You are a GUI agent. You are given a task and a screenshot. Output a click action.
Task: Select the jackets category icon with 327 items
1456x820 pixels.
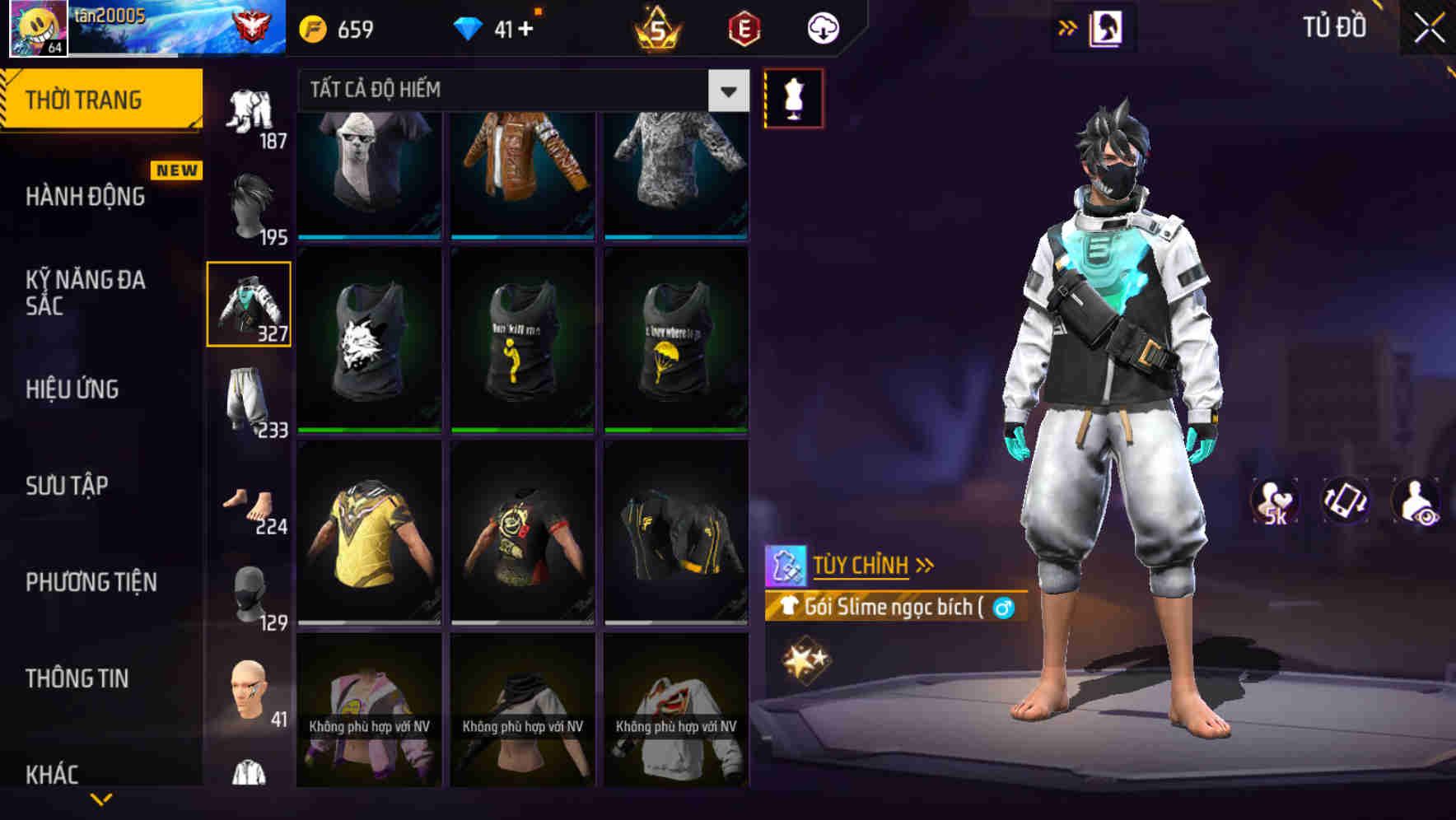250,305
